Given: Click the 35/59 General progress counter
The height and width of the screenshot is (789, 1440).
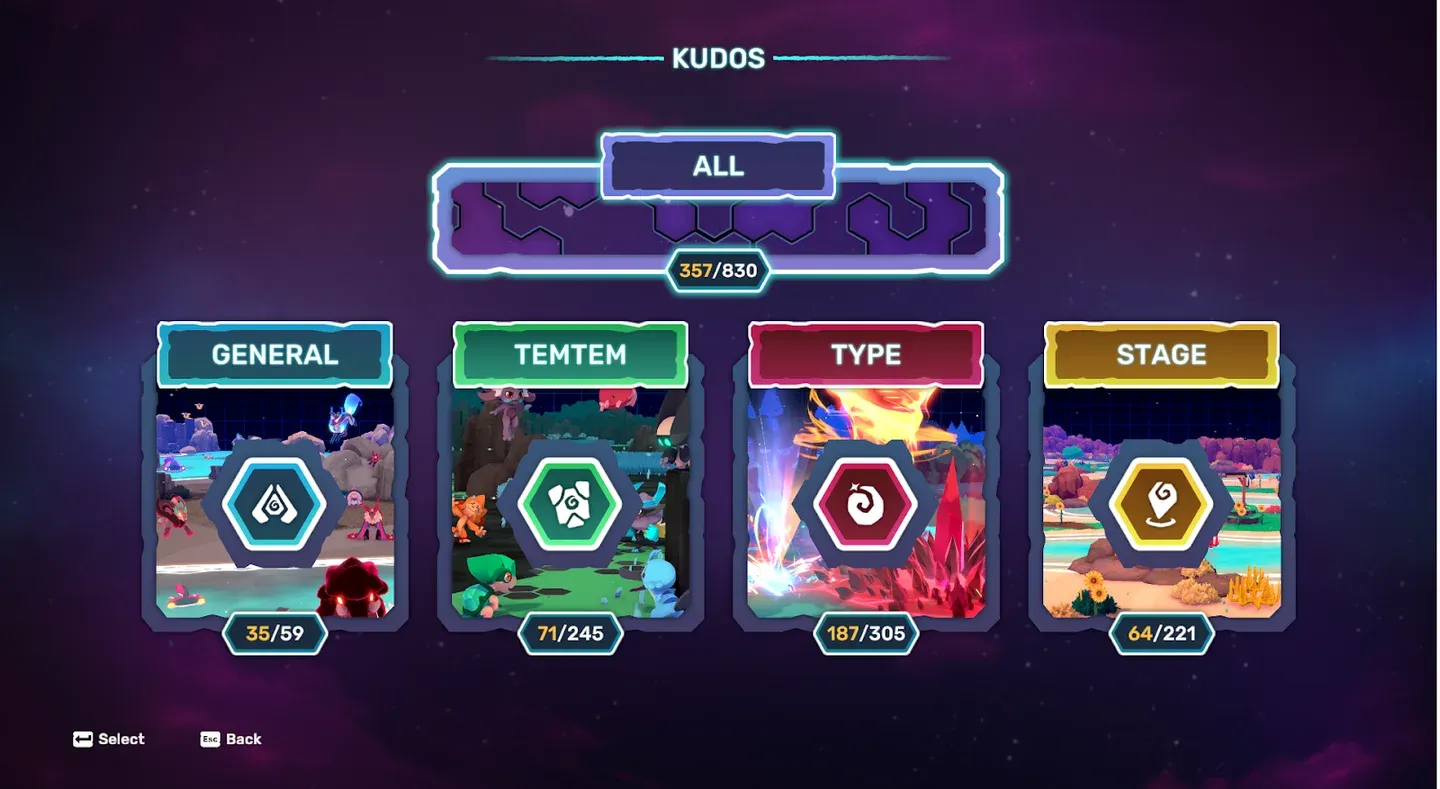Looking at the screenshot, I should point(274,632).
